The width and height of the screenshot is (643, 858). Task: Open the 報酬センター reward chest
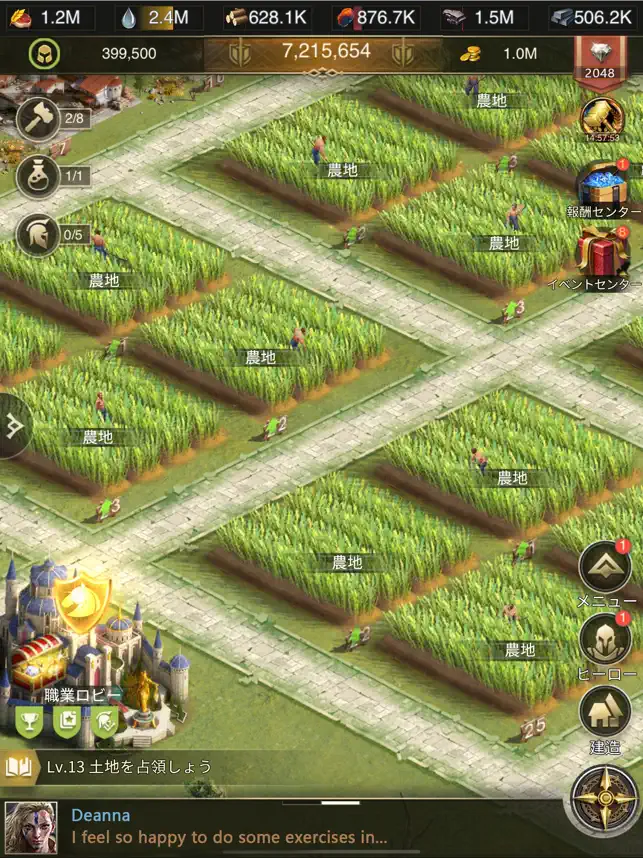pos(603,187)
